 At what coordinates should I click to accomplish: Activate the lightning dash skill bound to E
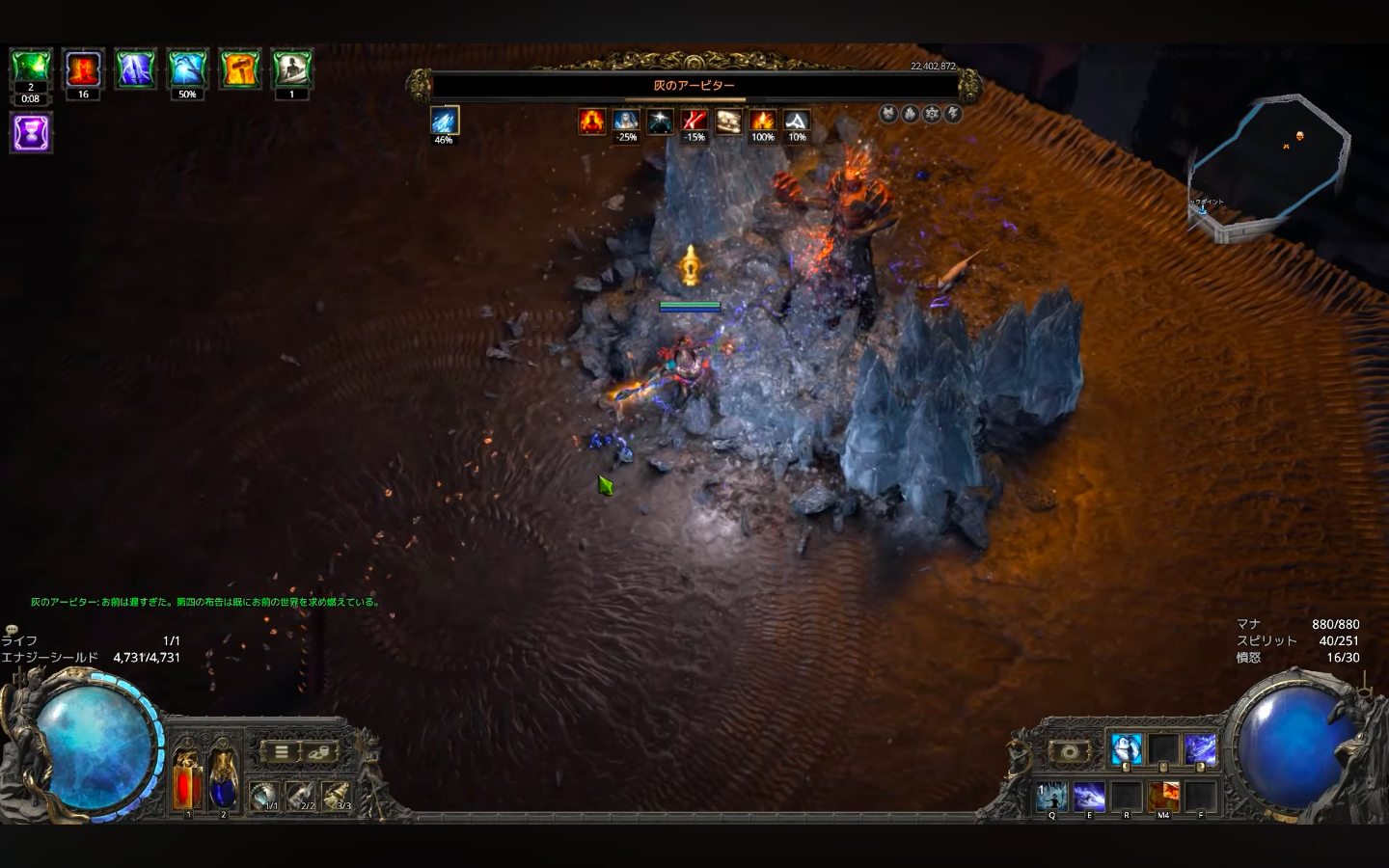1088,797
